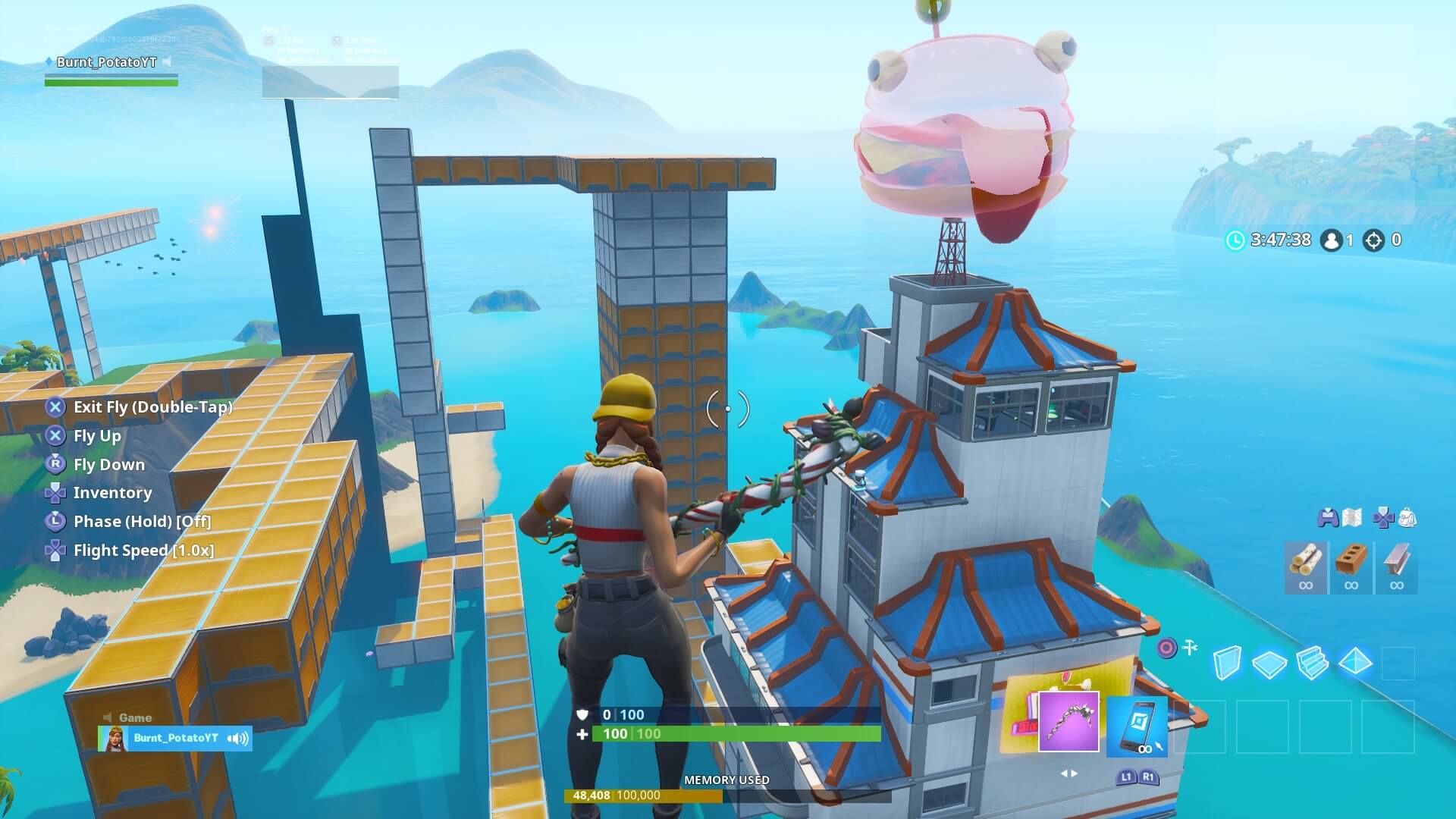Viewport: 1456px width, 819px height.
Task: Cycle hotbar right with the right arrow
Action: click(1075, 773)
